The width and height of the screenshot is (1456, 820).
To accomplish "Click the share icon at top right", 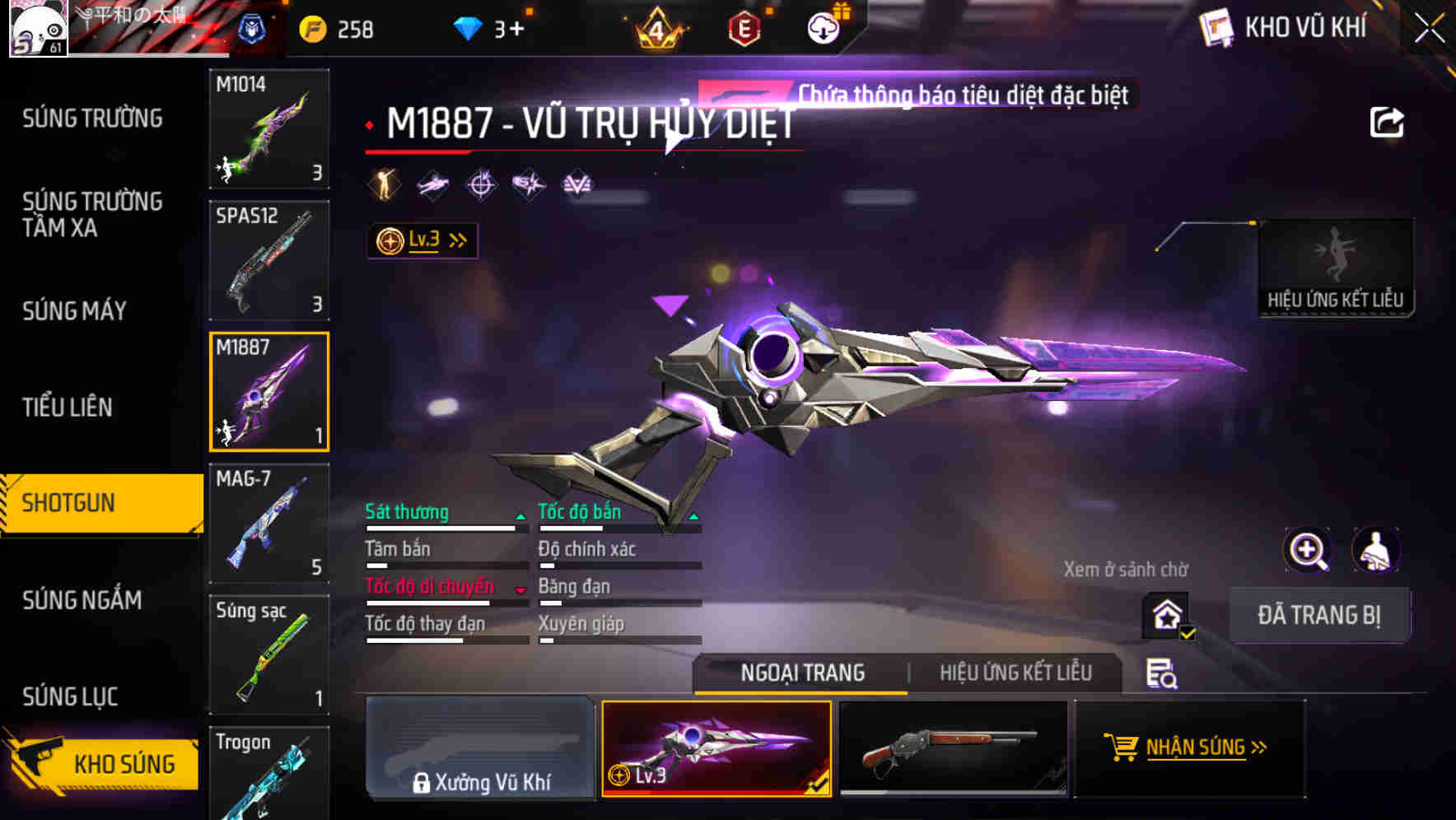I will (x=1388, y=121).
